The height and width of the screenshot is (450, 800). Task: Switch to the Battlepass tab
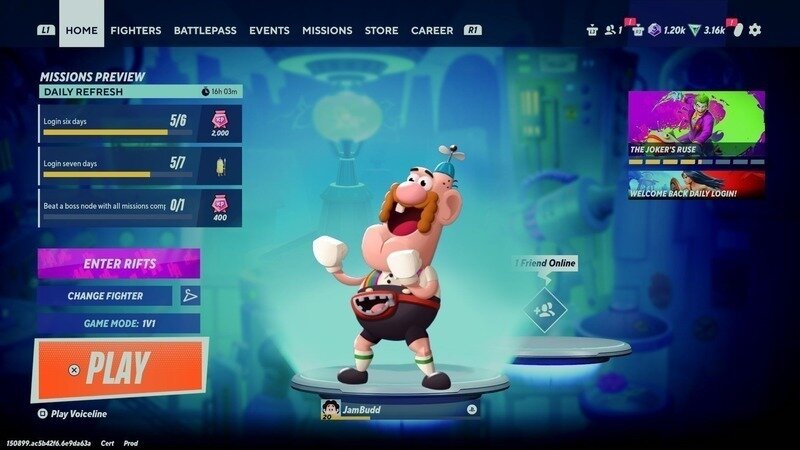click(x=205, y=30)
